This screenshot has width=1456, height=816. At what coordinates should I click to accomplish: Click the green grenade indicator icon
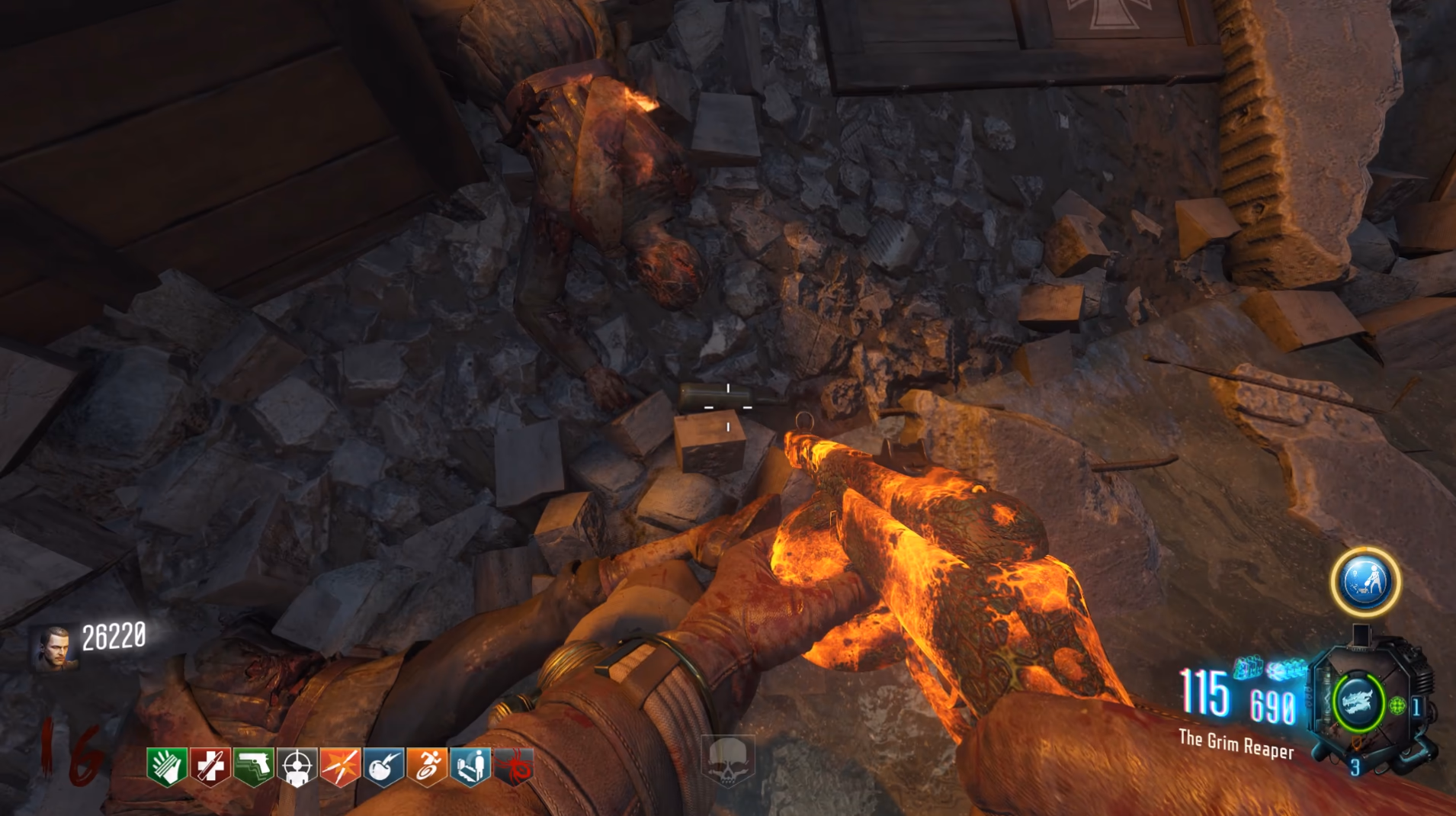point(1397,705)
